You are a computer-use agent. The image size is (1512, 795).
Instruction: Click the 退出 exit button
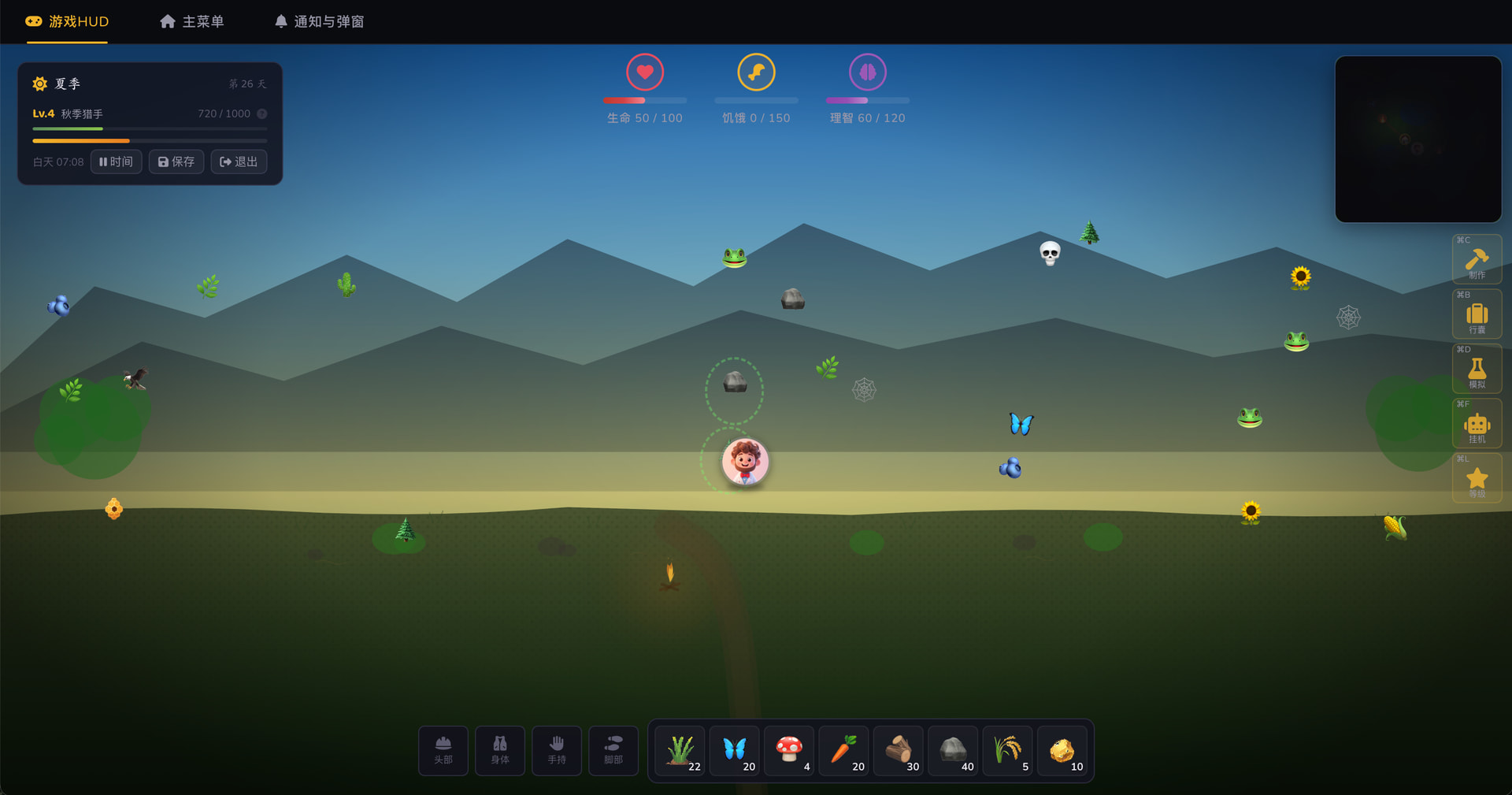click(239, 162)
